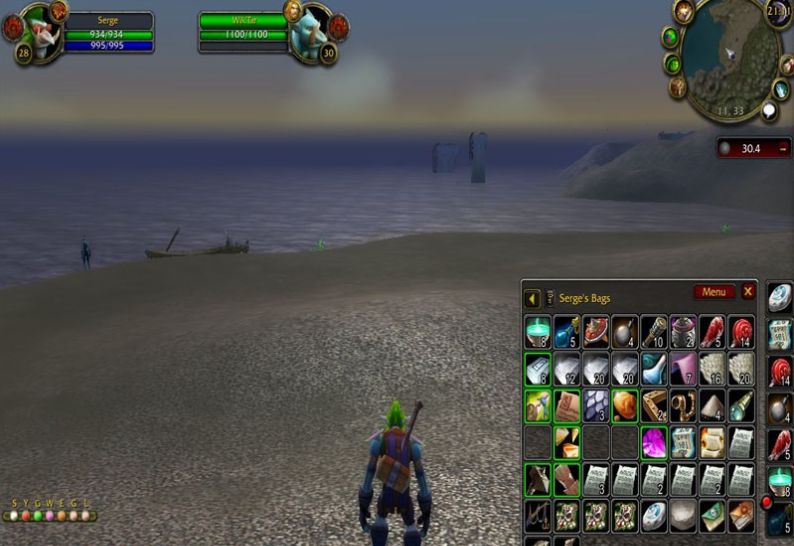Click the minus button on 30.4 tracker
Viewport: 794px width, 546px height.
(783, 148)
